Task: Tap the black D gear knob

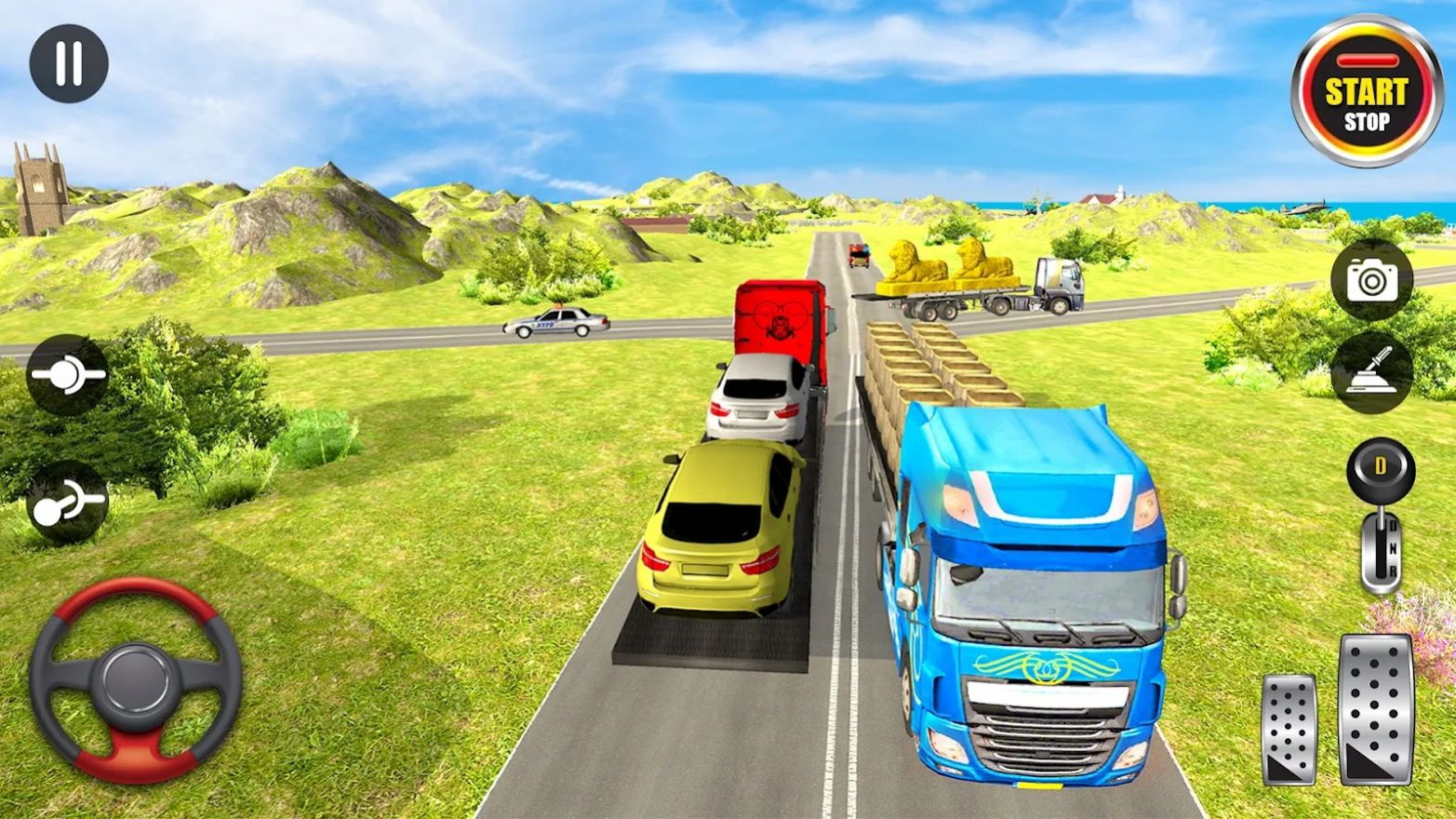Action: pyautogui.click(x=1379, y=467)
